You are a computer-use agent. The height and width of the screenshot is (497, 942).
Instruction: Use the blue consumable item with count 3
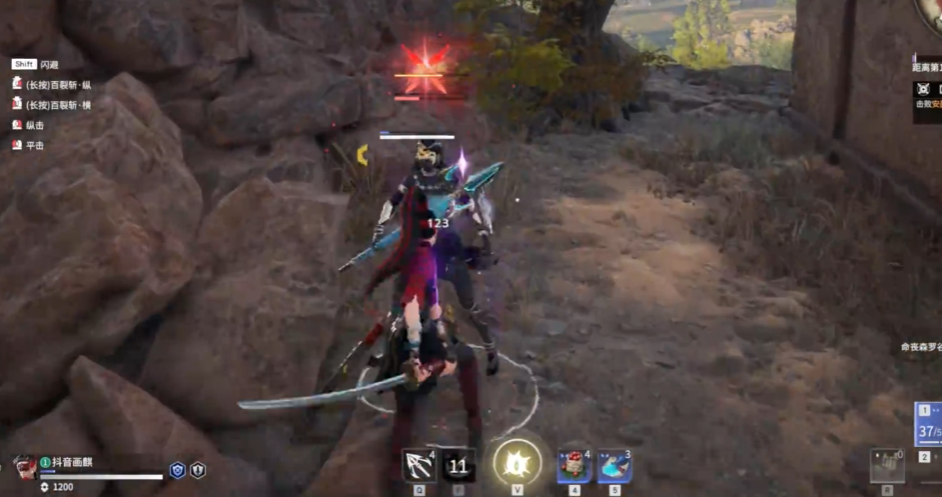click(x=614, y=465)
